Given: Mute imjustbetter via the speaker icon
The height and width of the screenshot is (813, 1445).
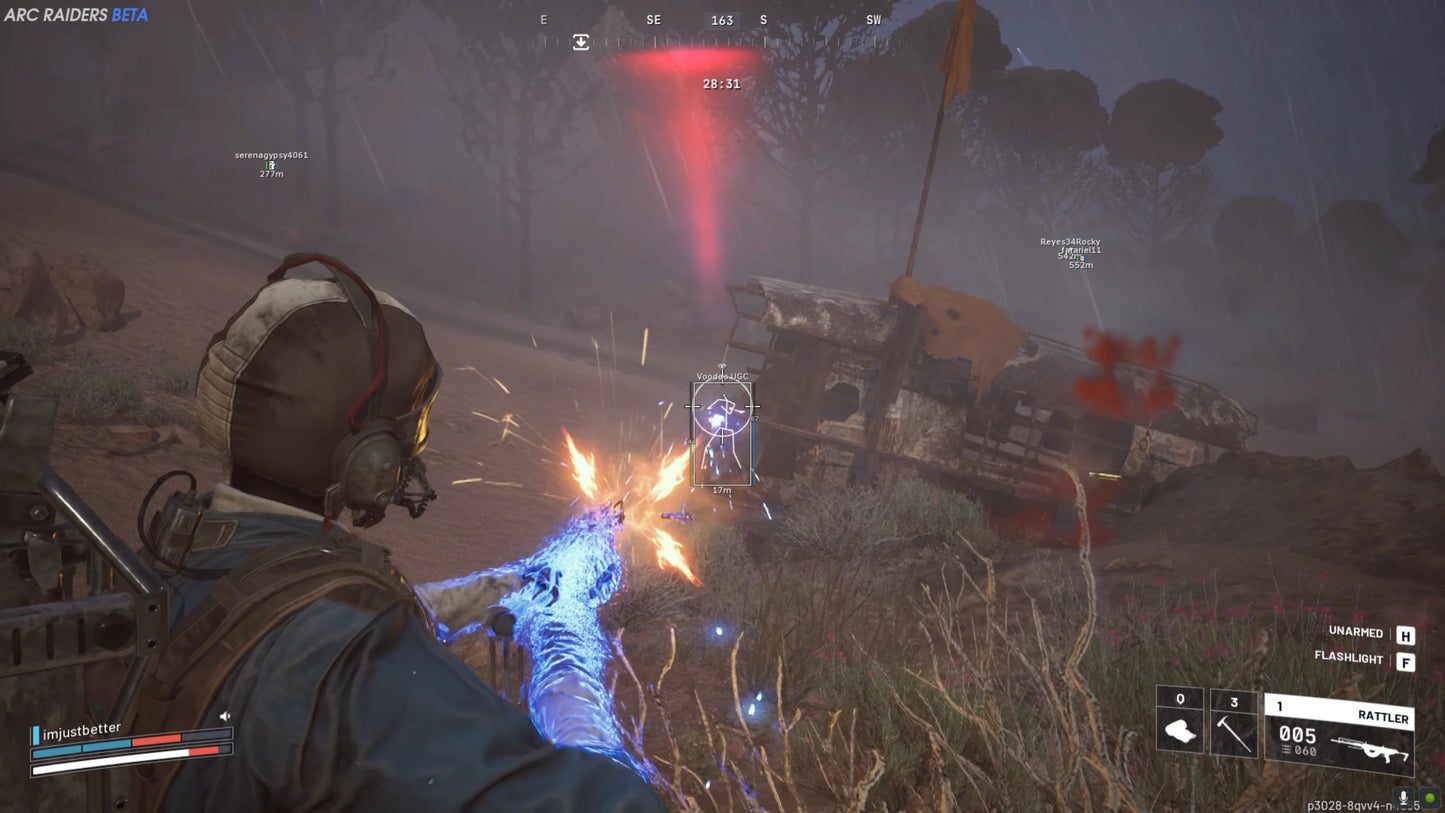Looking at the screenshot, I should (x=226, y=715).
